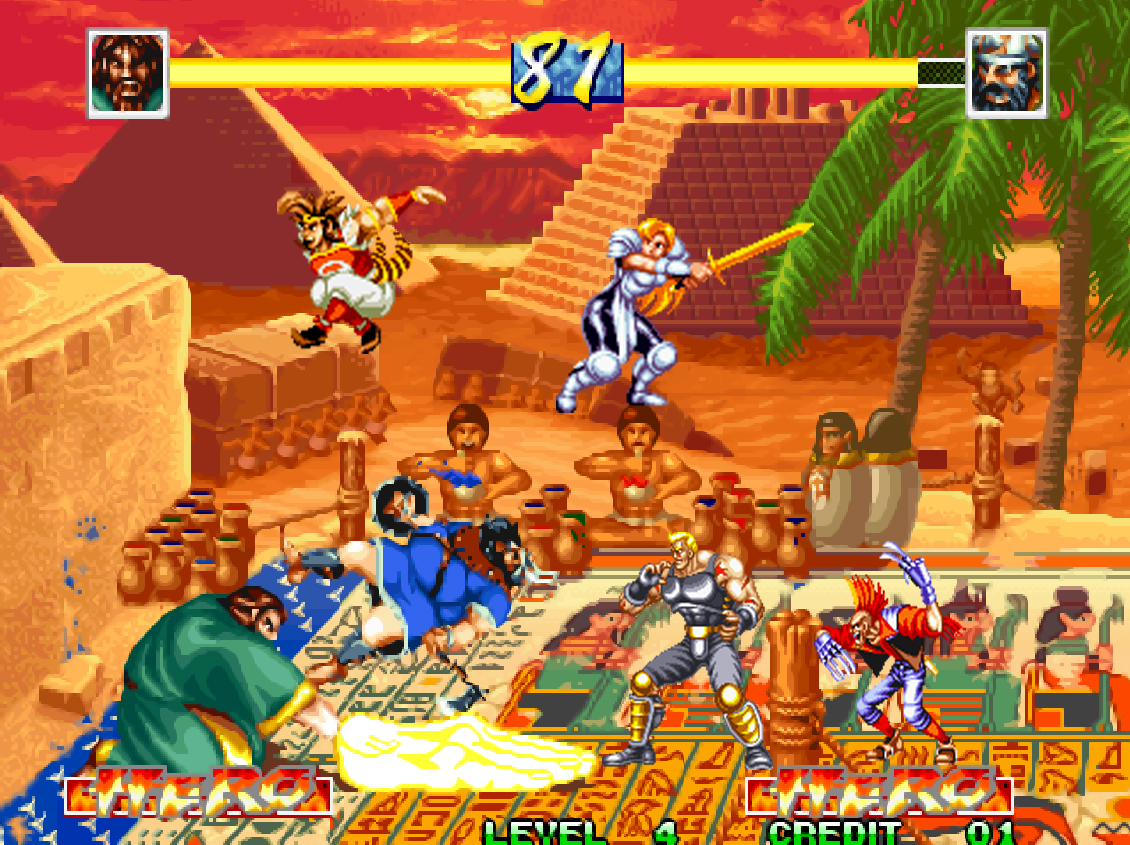Screen dimensions: 1130x845
Task: Click the brown-haired fighter portrait
Action: pyautogui.click(x=128, y=73)
